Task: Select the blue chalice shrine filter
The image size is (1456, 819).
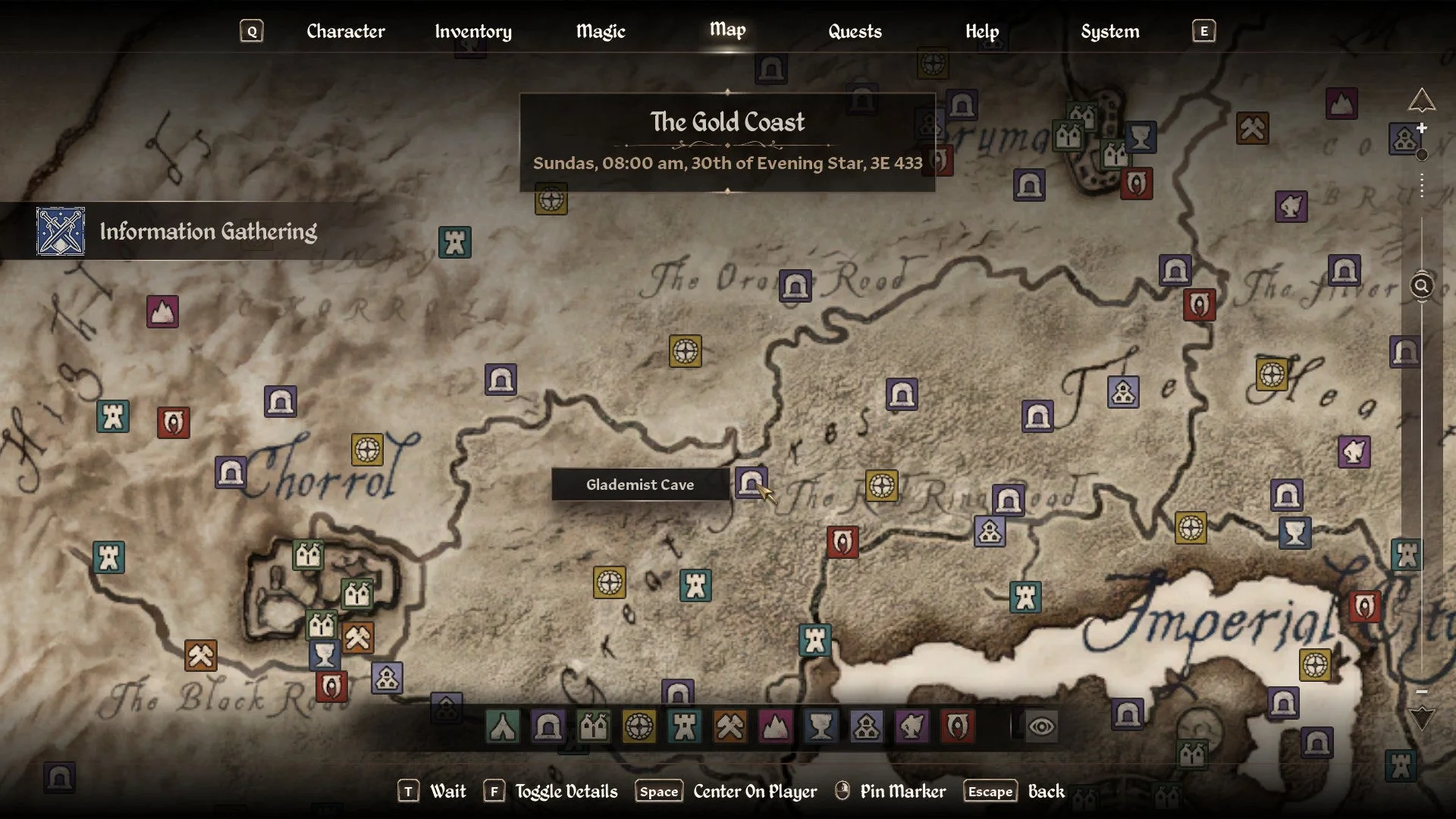Action: (821, 726)
